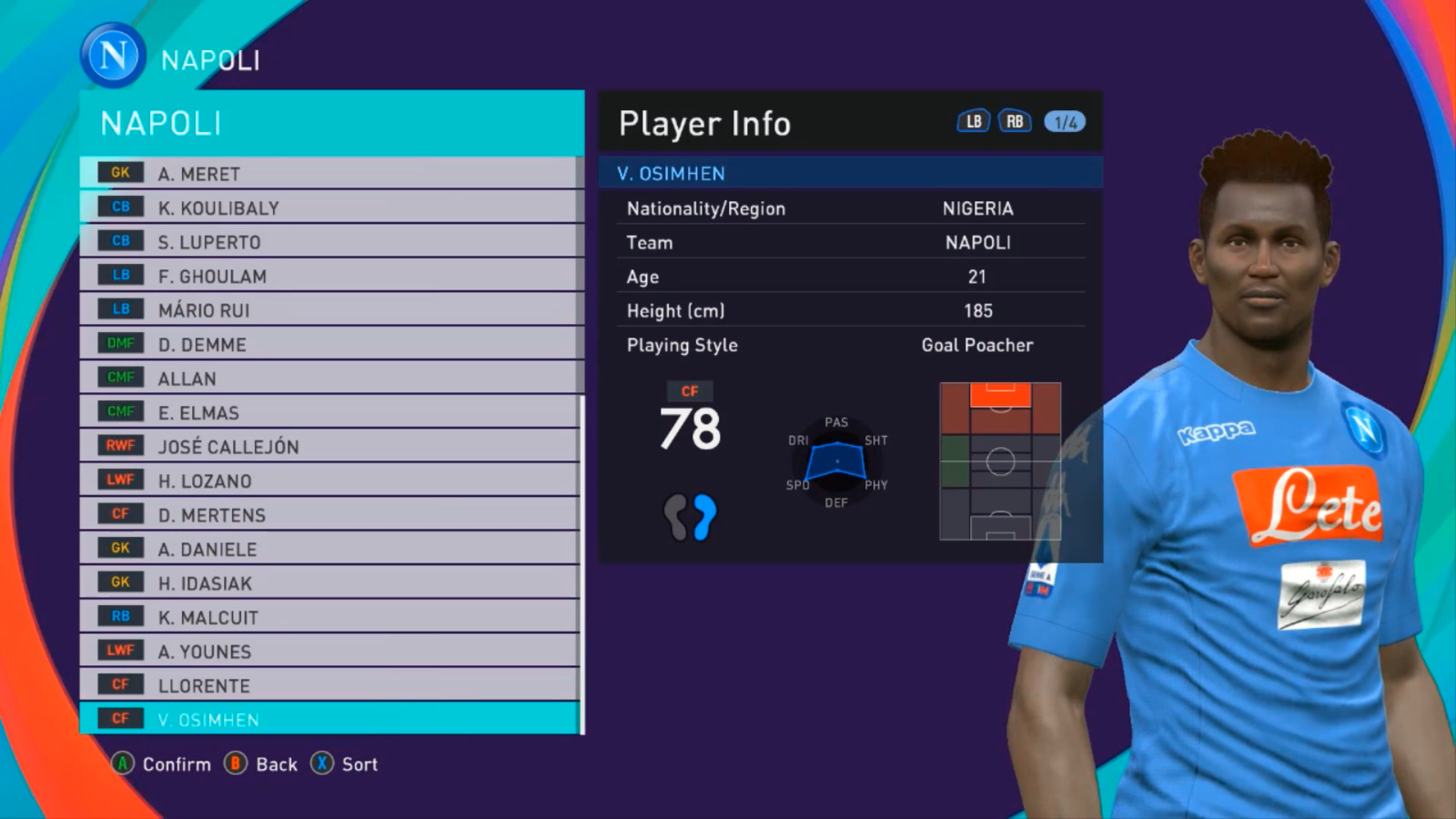Select the 1/4 page indicator

coord(1065,120)
